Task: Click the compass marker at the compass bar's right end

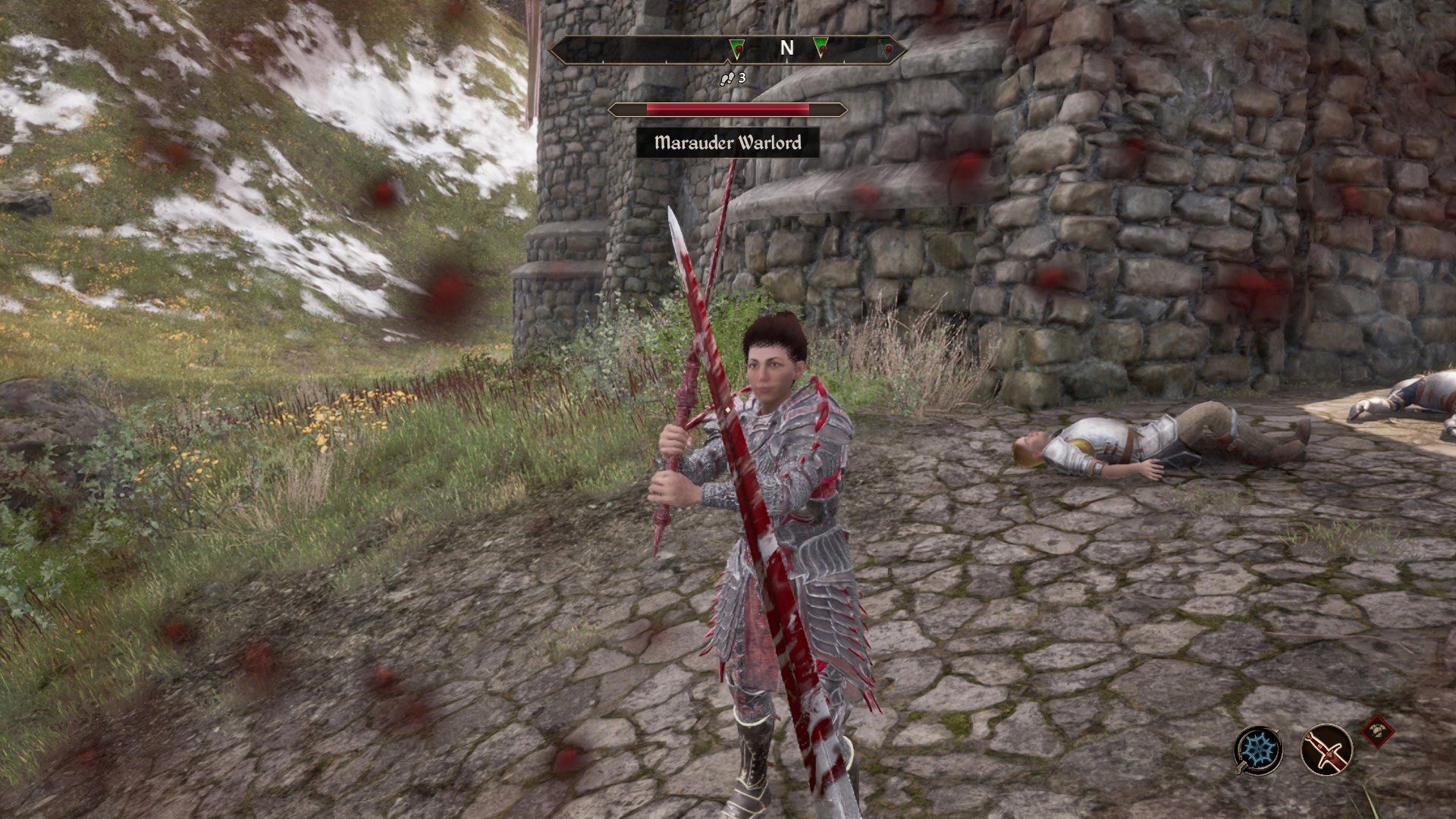Action: (887, 48)
